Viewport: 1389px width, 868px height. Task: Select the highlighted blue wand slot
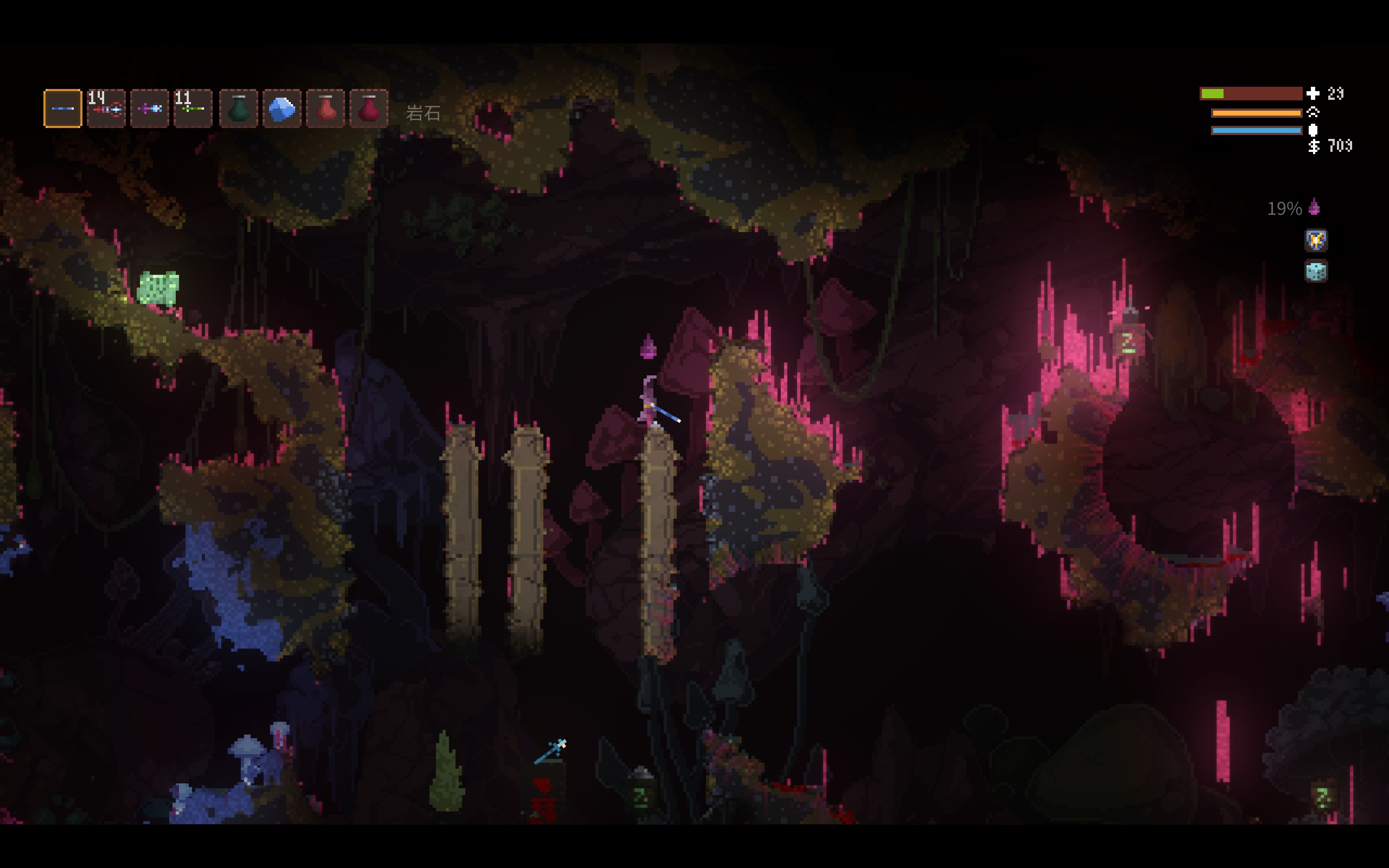click(62, 108)
